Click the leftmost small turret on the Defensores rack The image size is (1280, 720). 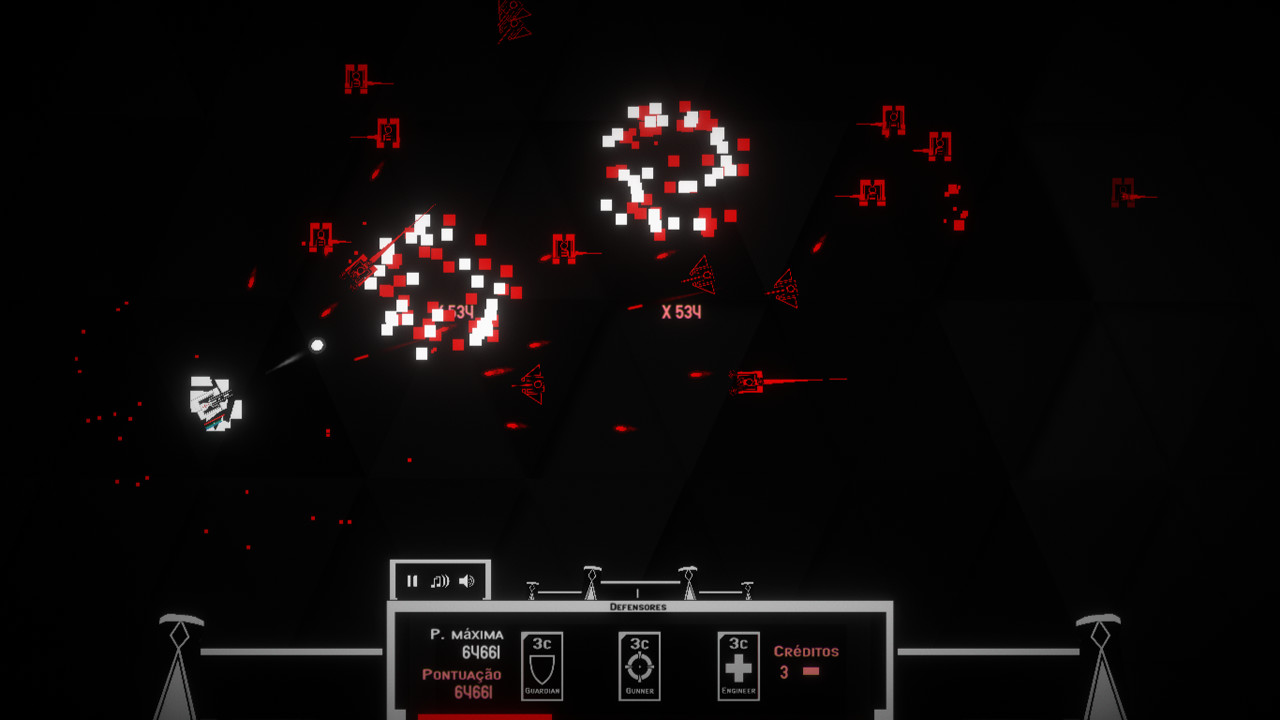(531, 592)
